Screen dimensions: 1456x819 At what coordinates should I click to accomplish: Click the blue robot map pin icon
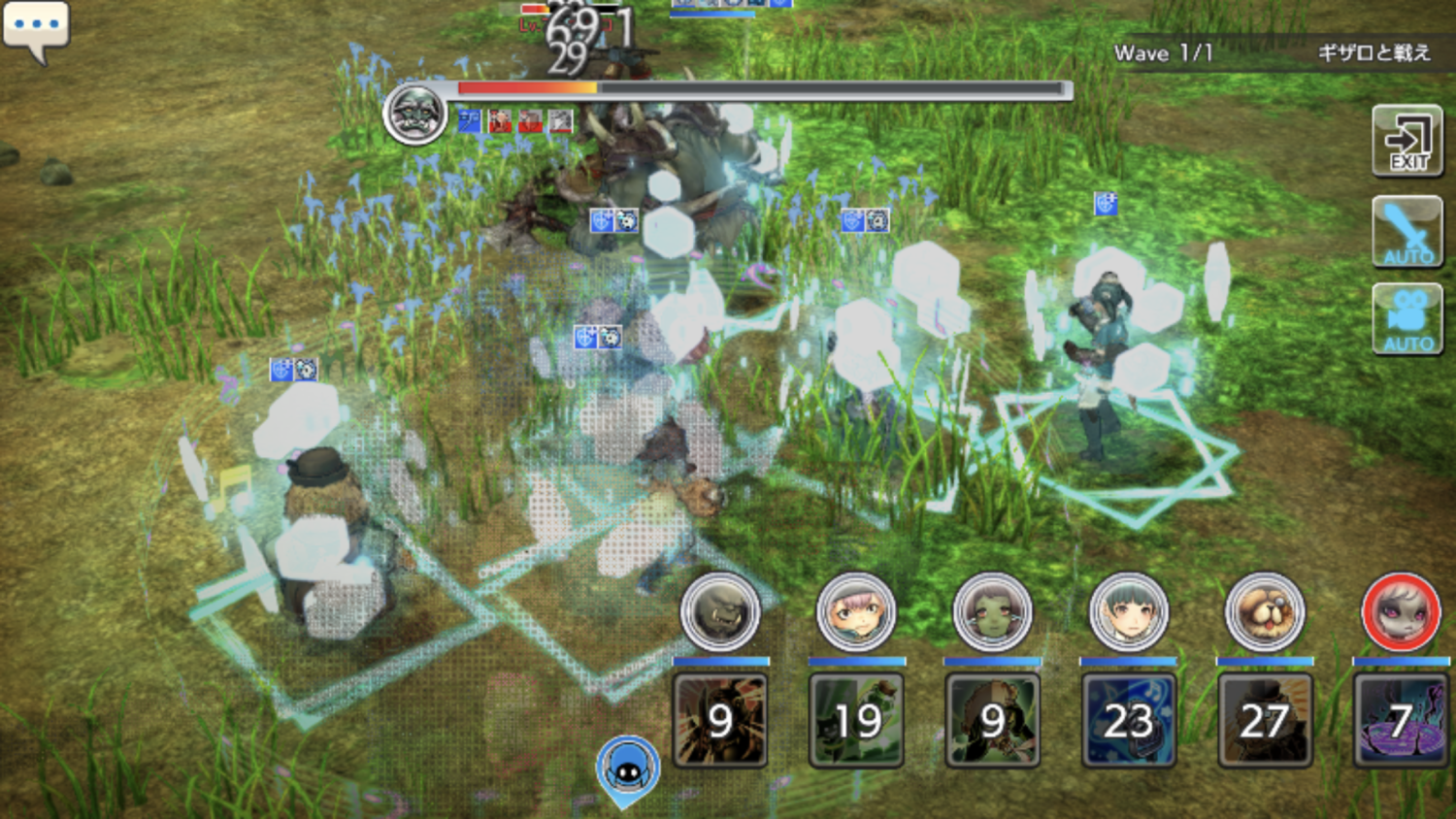[x=628, y=770]
